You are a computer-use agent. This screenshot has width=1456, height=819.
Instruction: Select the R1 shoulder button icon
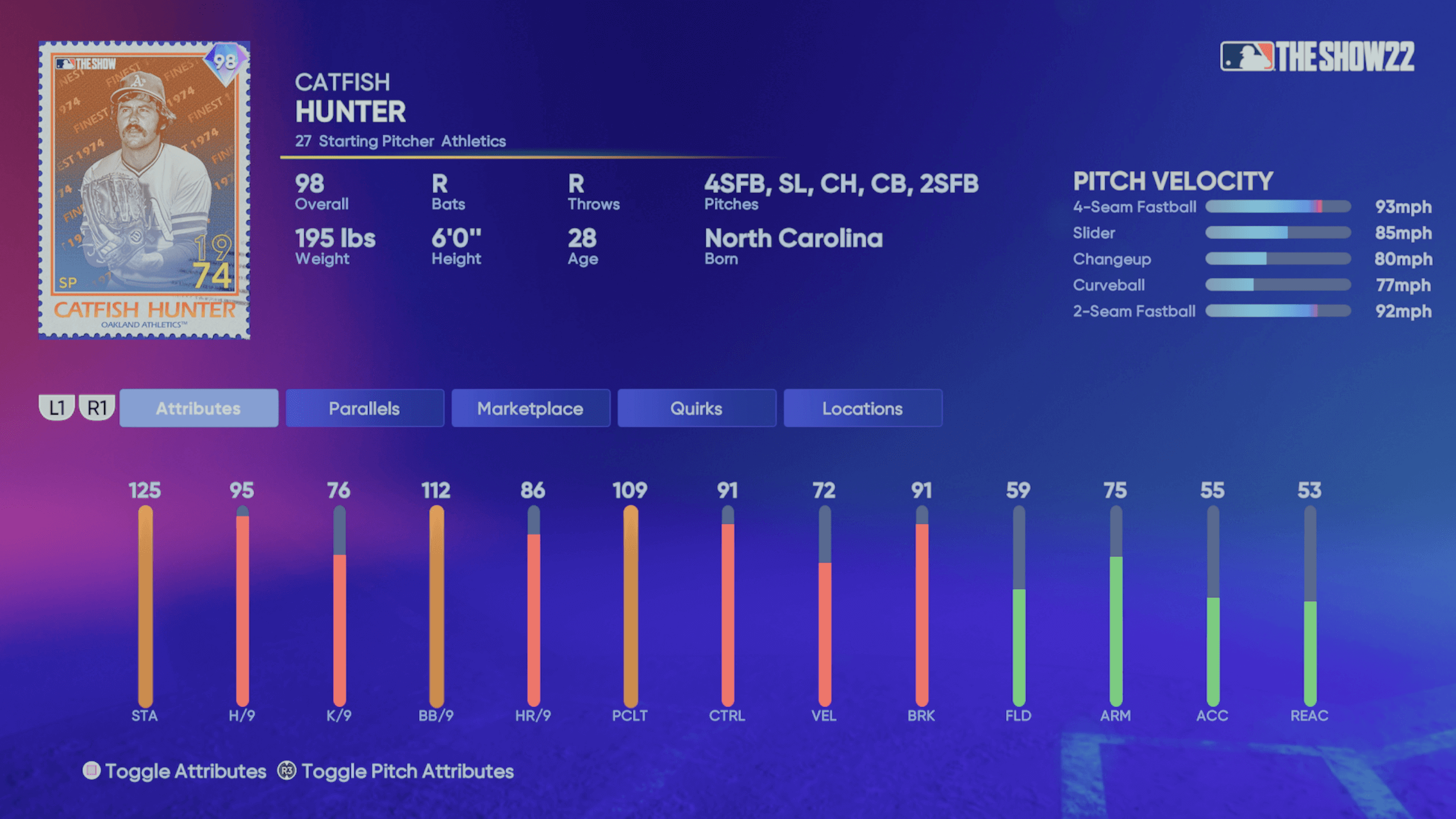point(98,408)
